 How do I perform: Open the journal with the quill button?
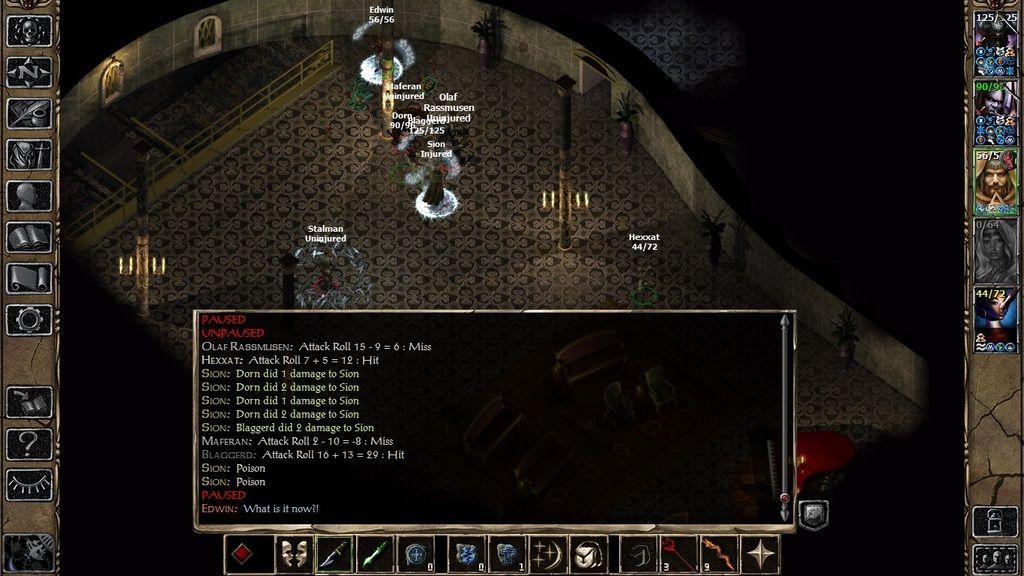pos(29,113)
